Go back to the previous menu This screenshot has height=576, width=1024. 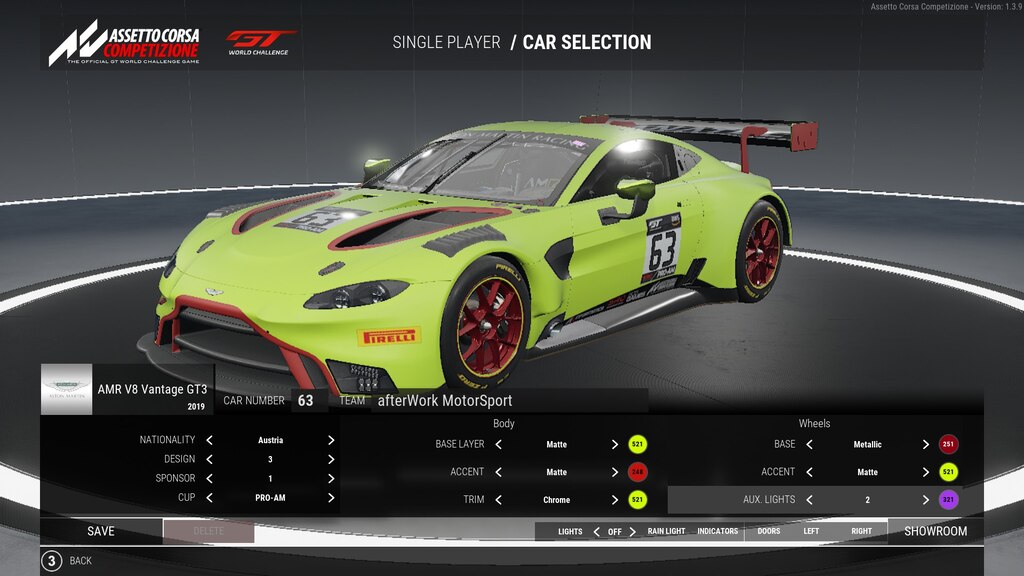(x=52, y=561)
